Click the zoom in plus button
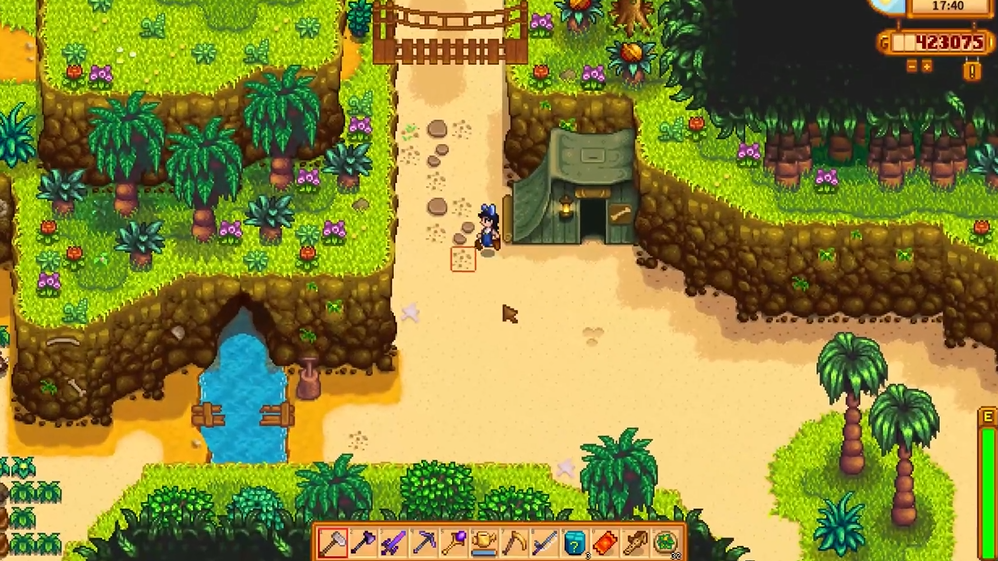The height and width of the screenshot is (561, 998). pyautogui.click(x=927, y=66)
